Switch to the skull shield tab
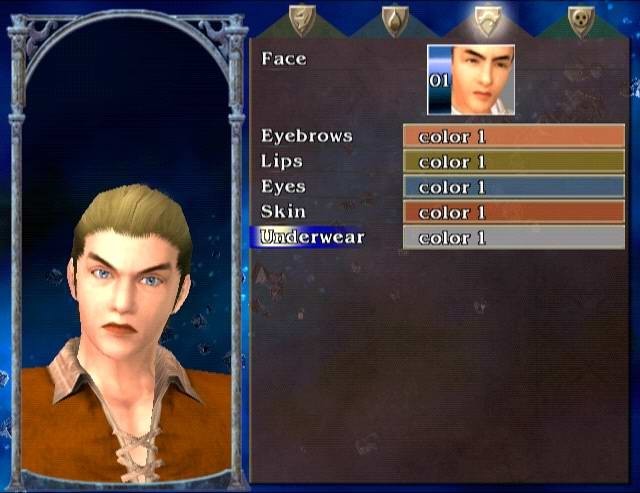Screen dimensions: 640x493 581,19
